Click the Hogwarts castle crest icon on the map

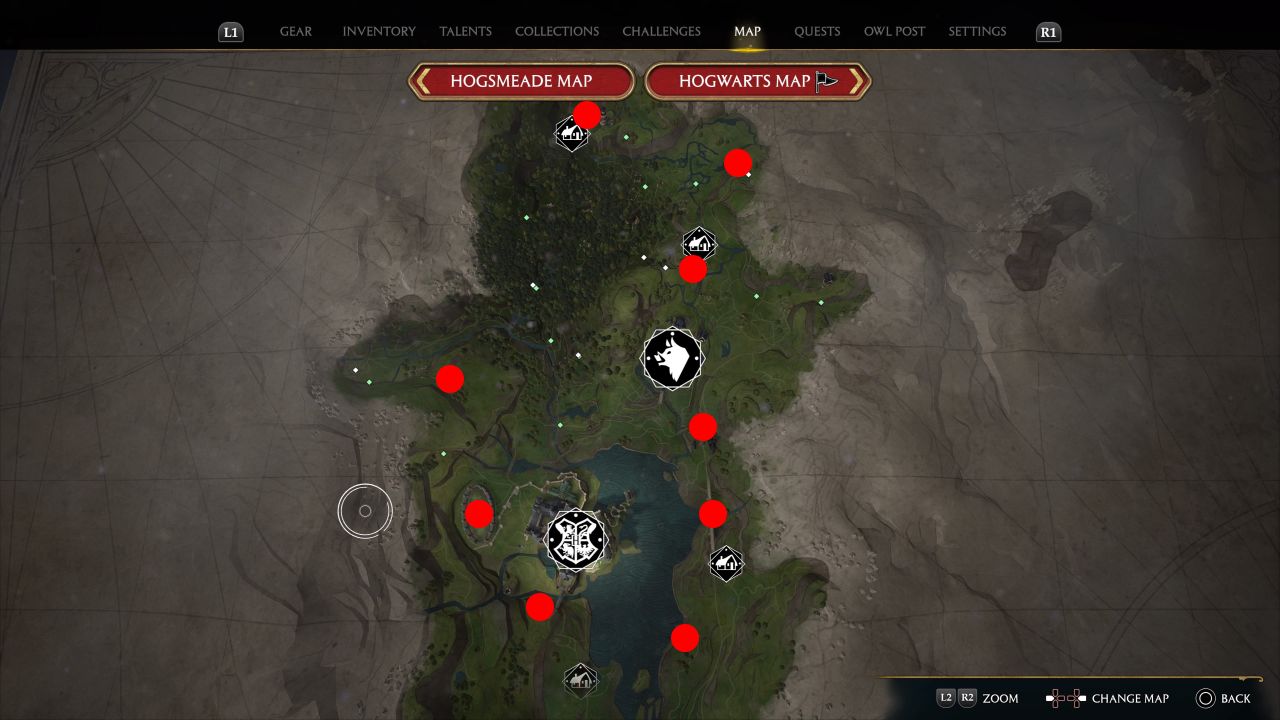(x=575, y=540)
